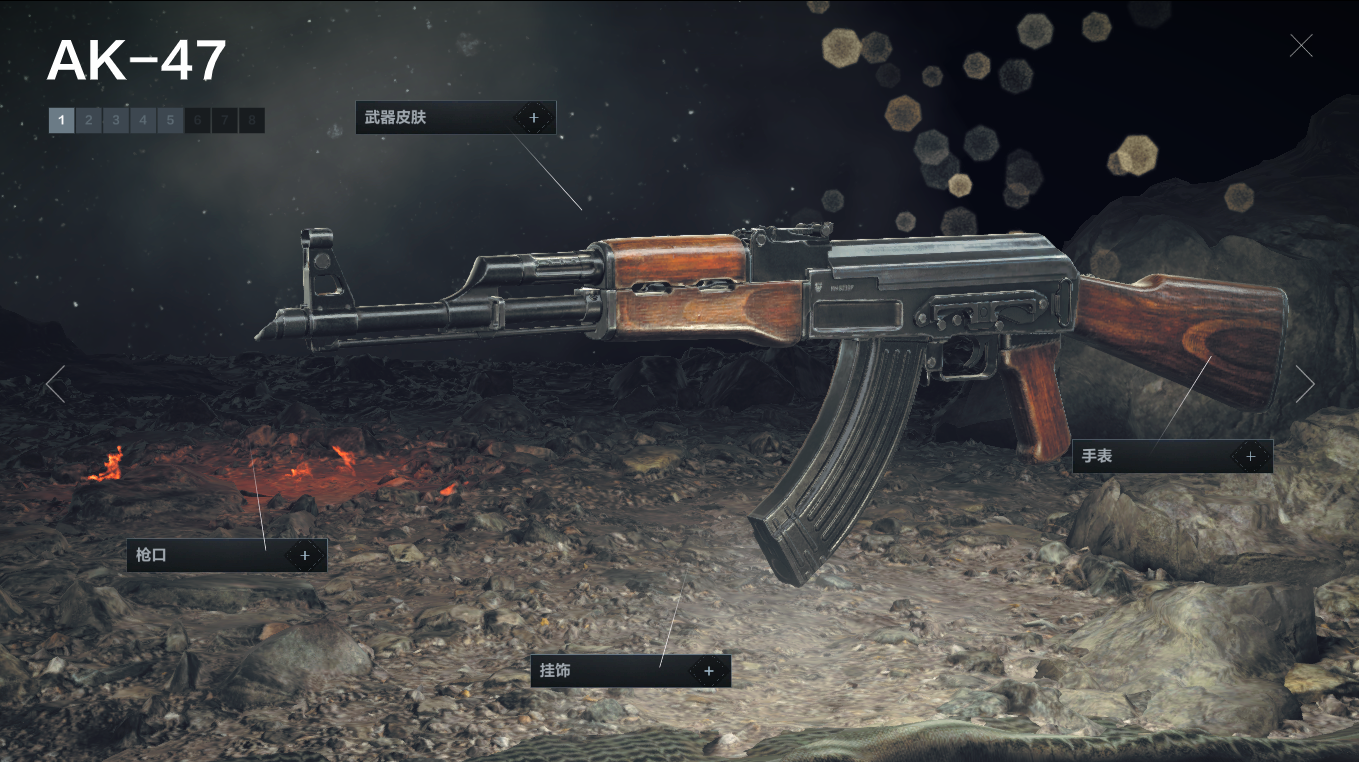Close the AK-47 customization screen
Viewport: 1359px width, 762px height.
click(x=1301, y=45)
